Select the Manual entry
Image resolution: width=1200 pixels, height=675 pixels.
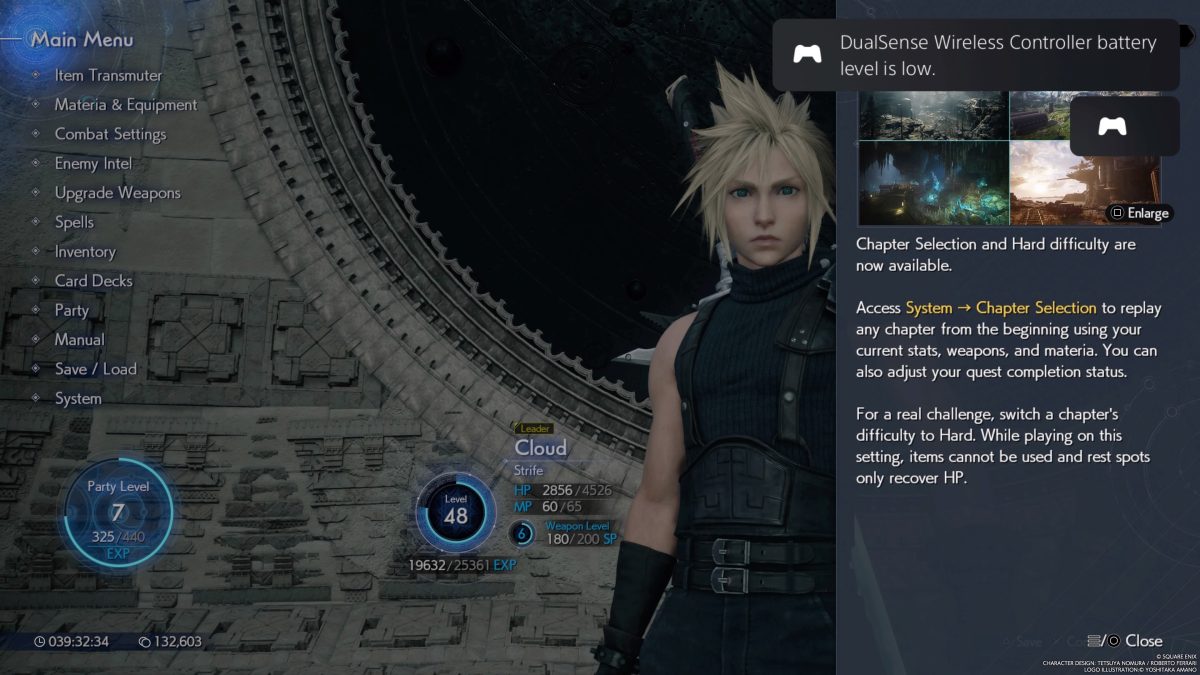[x=79, y=340]
